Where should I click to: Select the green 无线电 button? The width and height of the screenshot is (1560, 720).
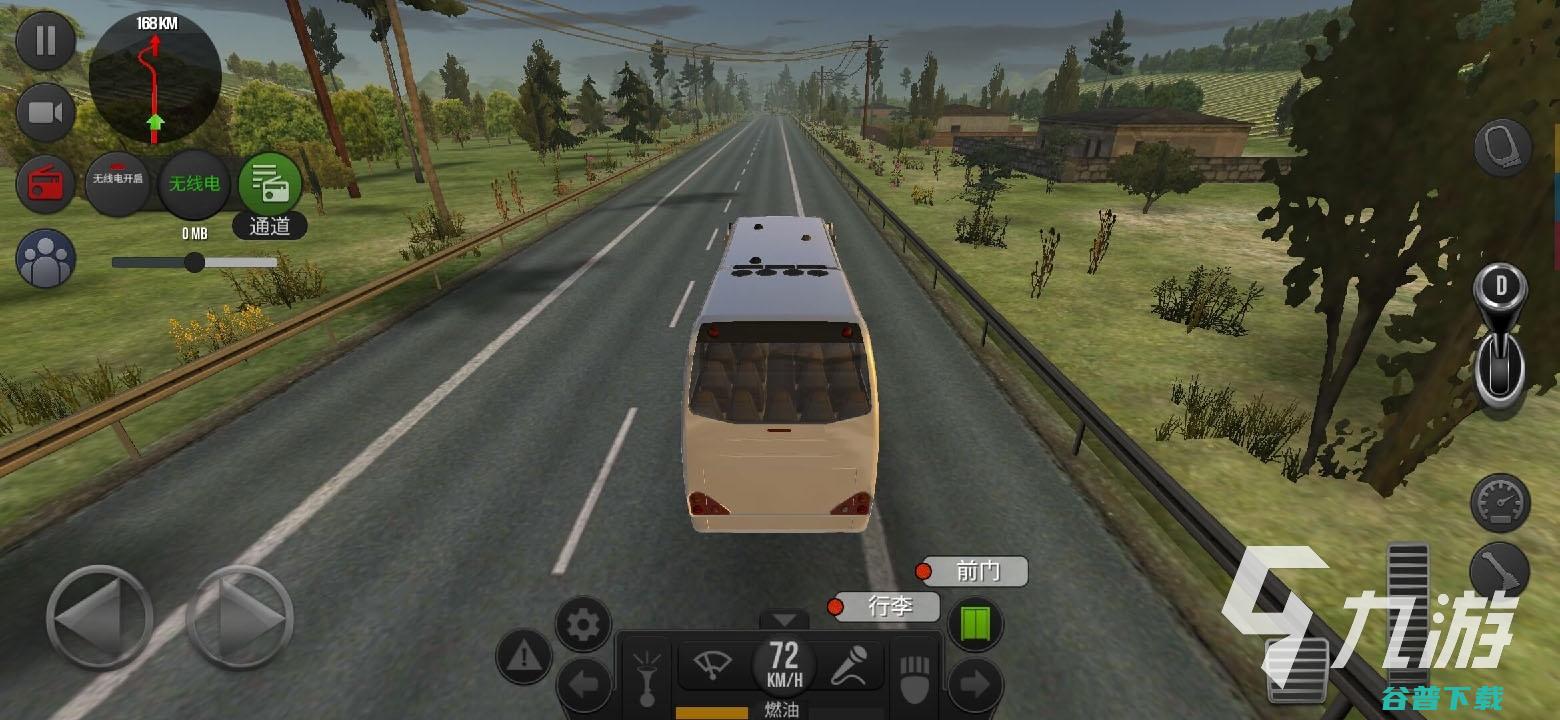[195, 183]
